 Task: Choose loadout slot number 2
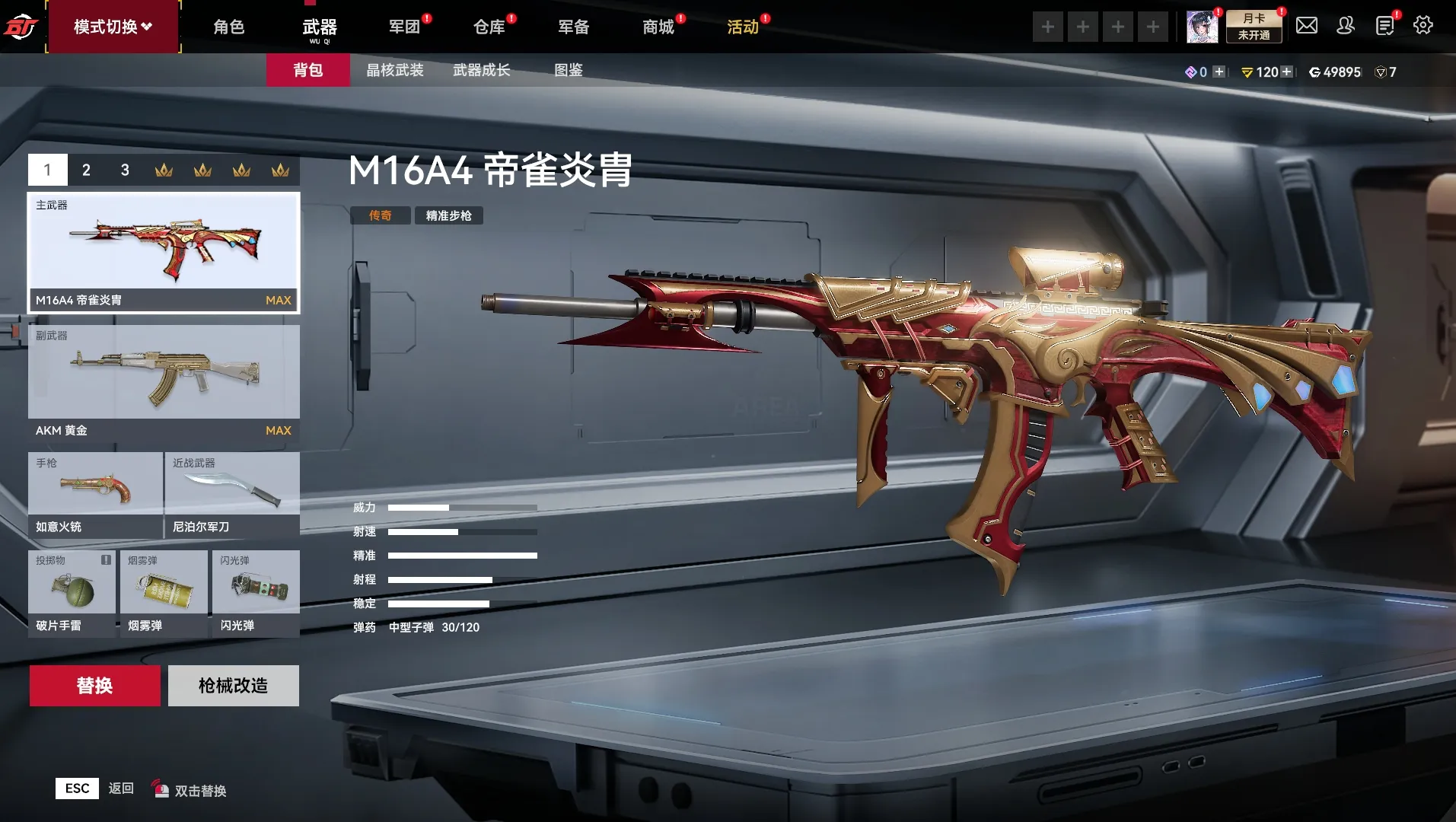(x=86, y=170)
